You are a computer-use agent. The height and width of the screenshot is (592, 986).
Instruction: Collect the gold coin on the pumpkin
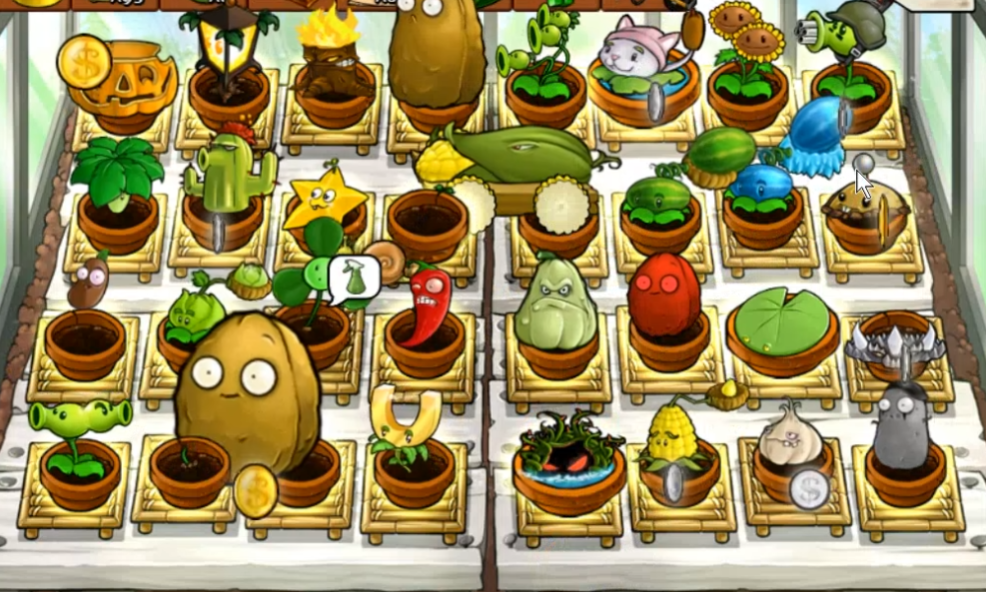click(x=84, y=60)
